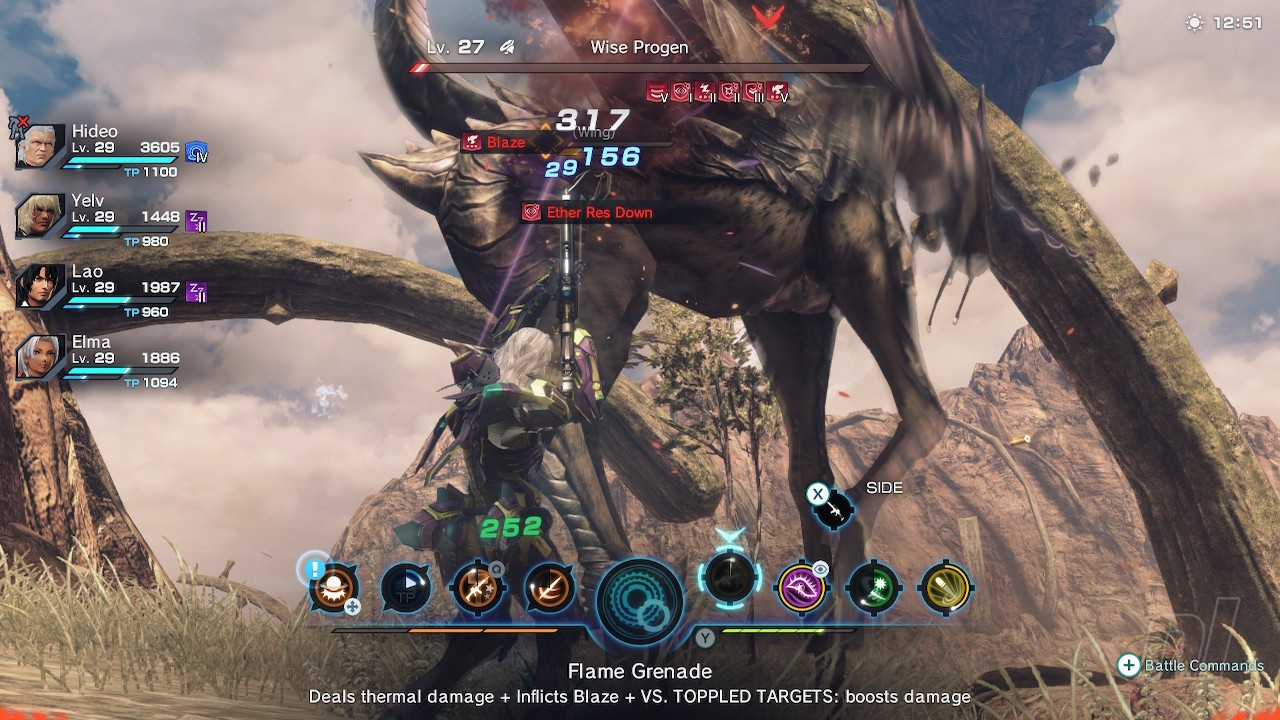Use the orange rifle-and-stars art
Viewport: 1280px width, 720px height.
[x=478, y=588]
